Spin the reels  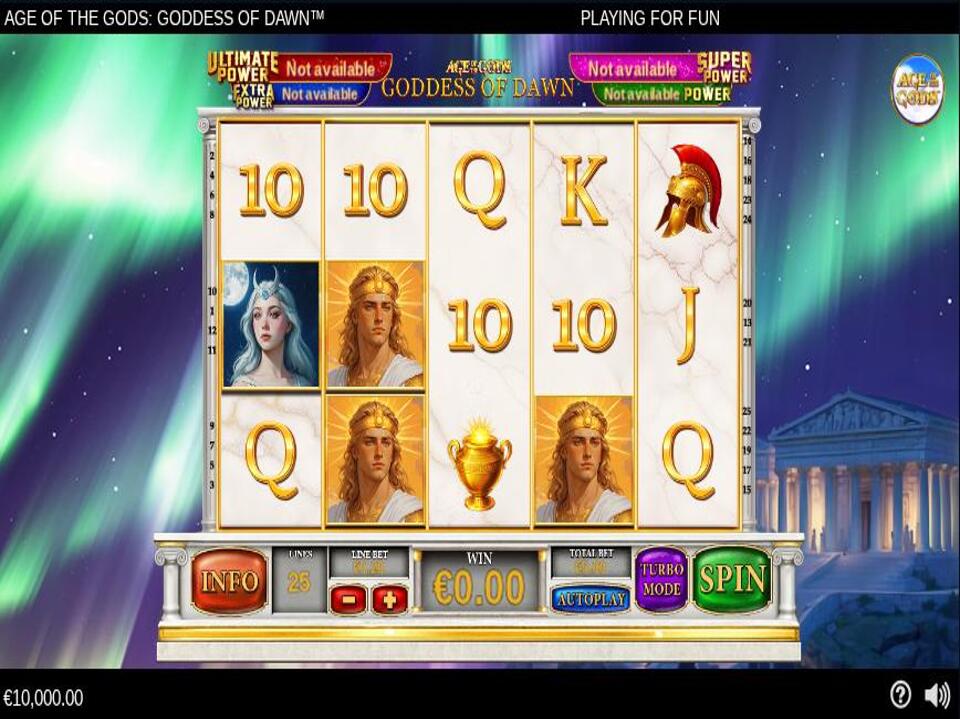point(732,579)
